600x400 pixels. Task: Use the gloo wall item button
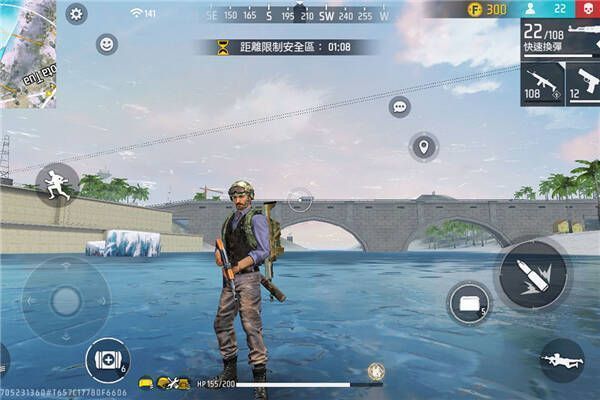(x=468, y=302)
